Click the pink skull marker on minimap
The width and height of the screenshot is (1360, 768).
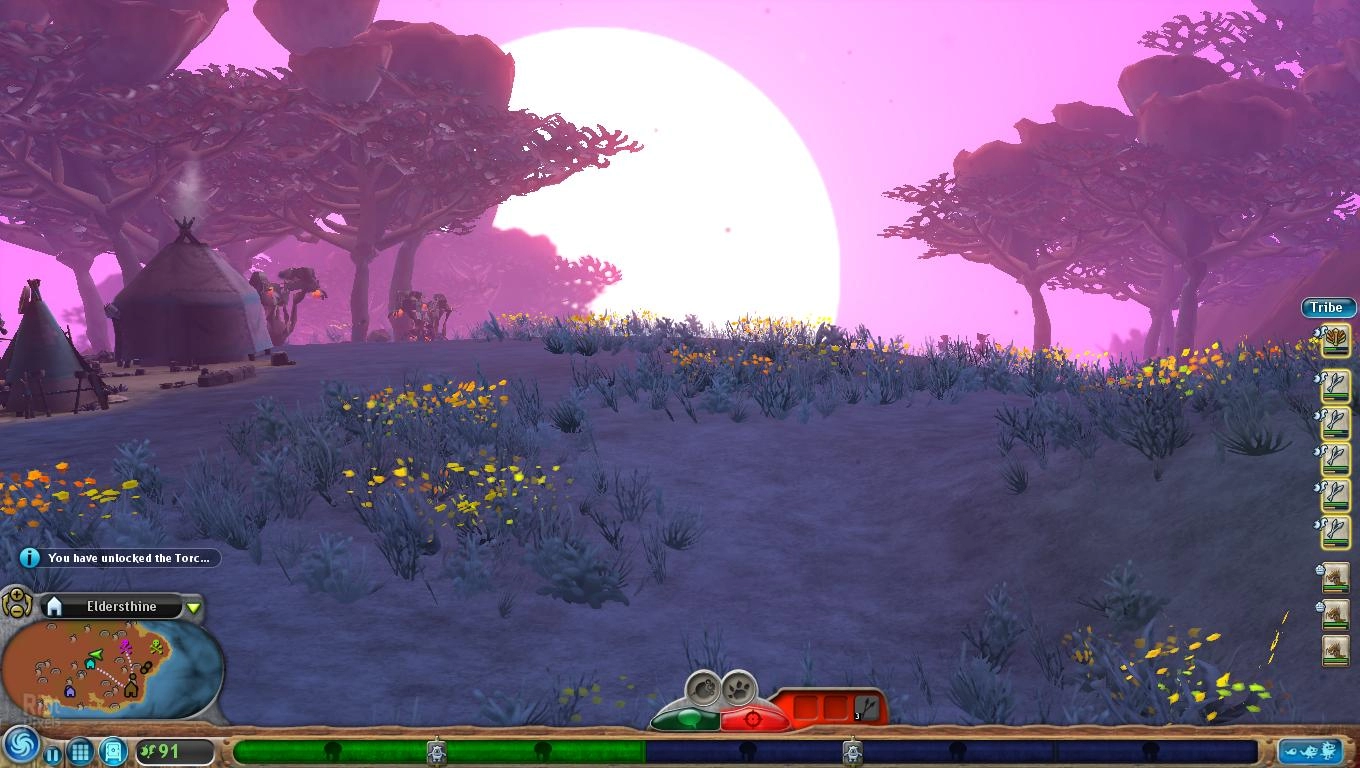pyautogui.click(x=126, y=646)
